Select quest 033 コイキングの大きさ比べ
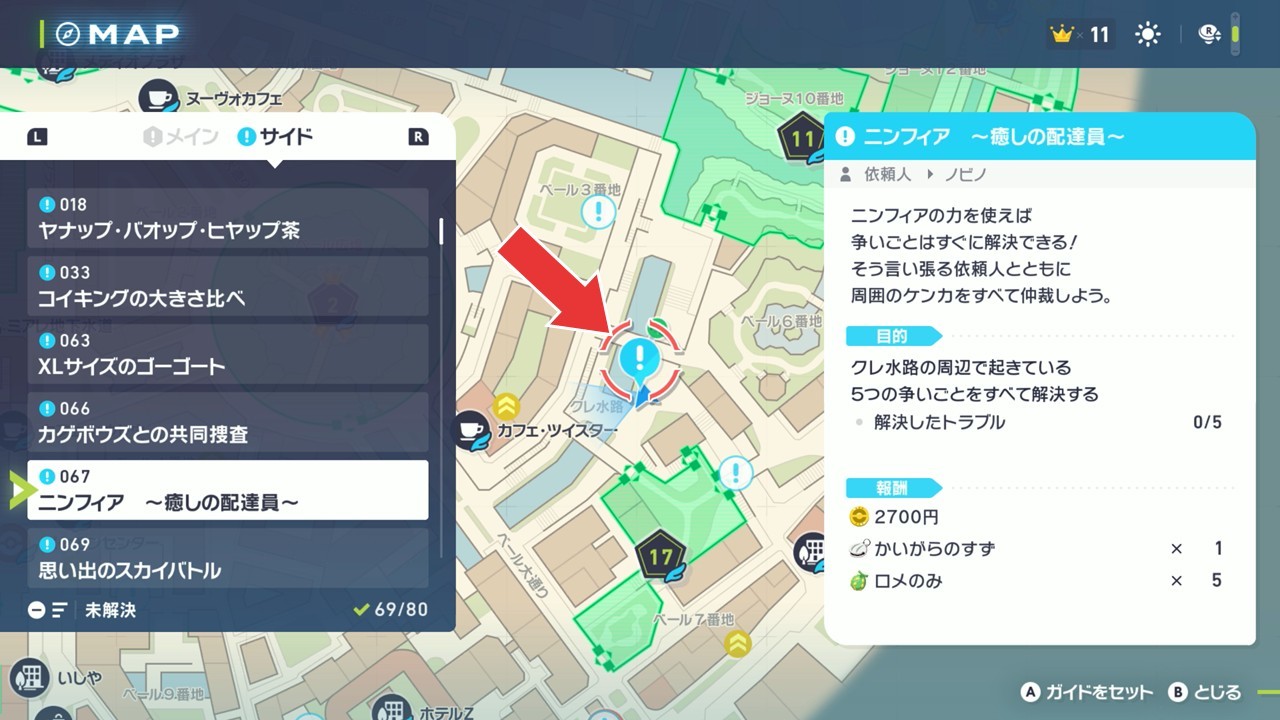This screenshot has height=720, width=1280. (x=228, y=286)
